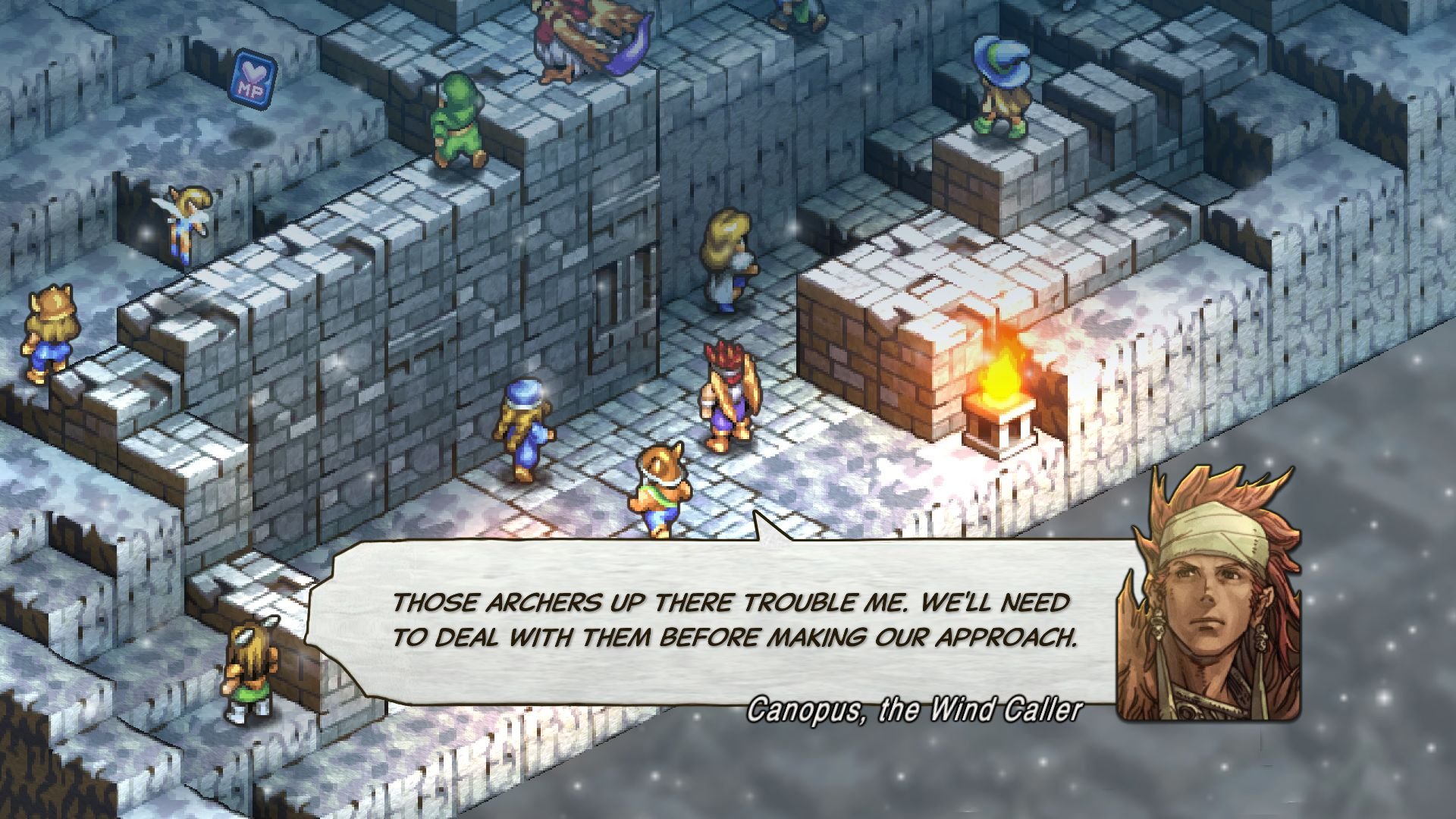
Task: Pick up the heart MP card
Action: pyautogui.click(x=253, y=80)
